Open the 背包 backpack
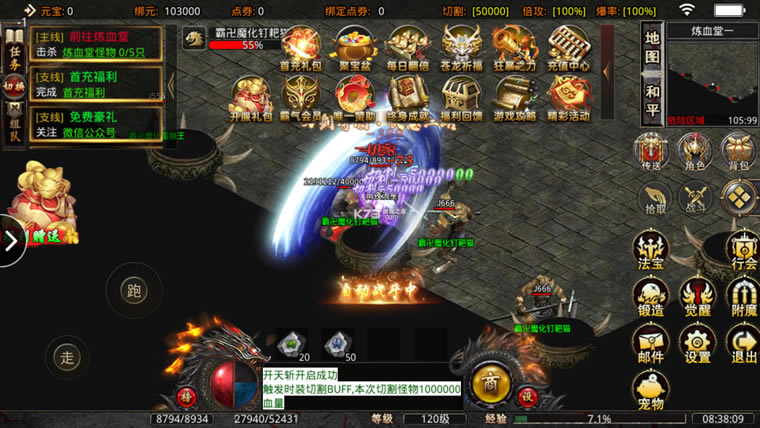760x428 pixels. [x=740, y=152]
